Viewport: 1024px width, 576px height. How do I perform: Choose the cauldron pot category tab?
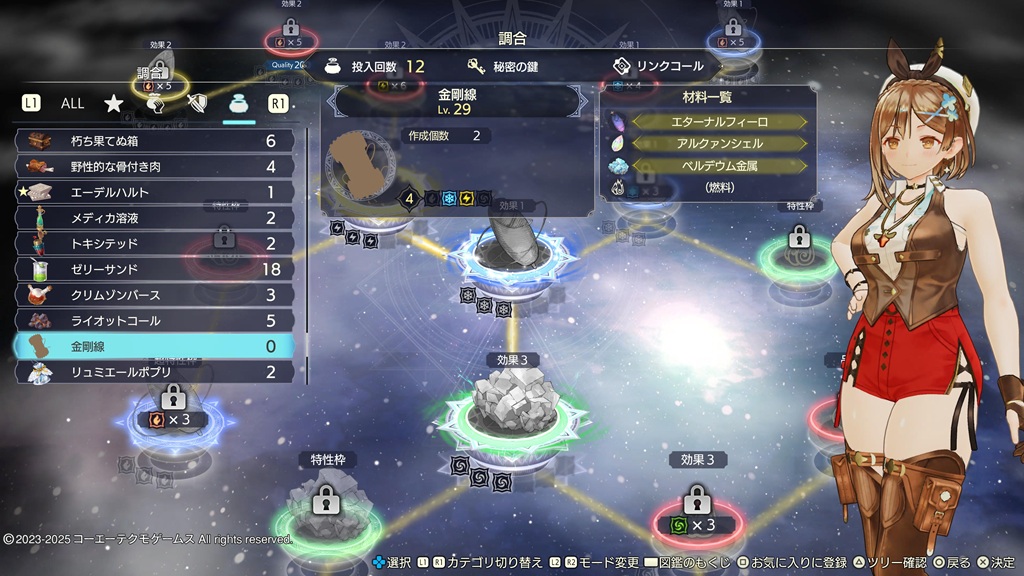(x=239, y=103)
